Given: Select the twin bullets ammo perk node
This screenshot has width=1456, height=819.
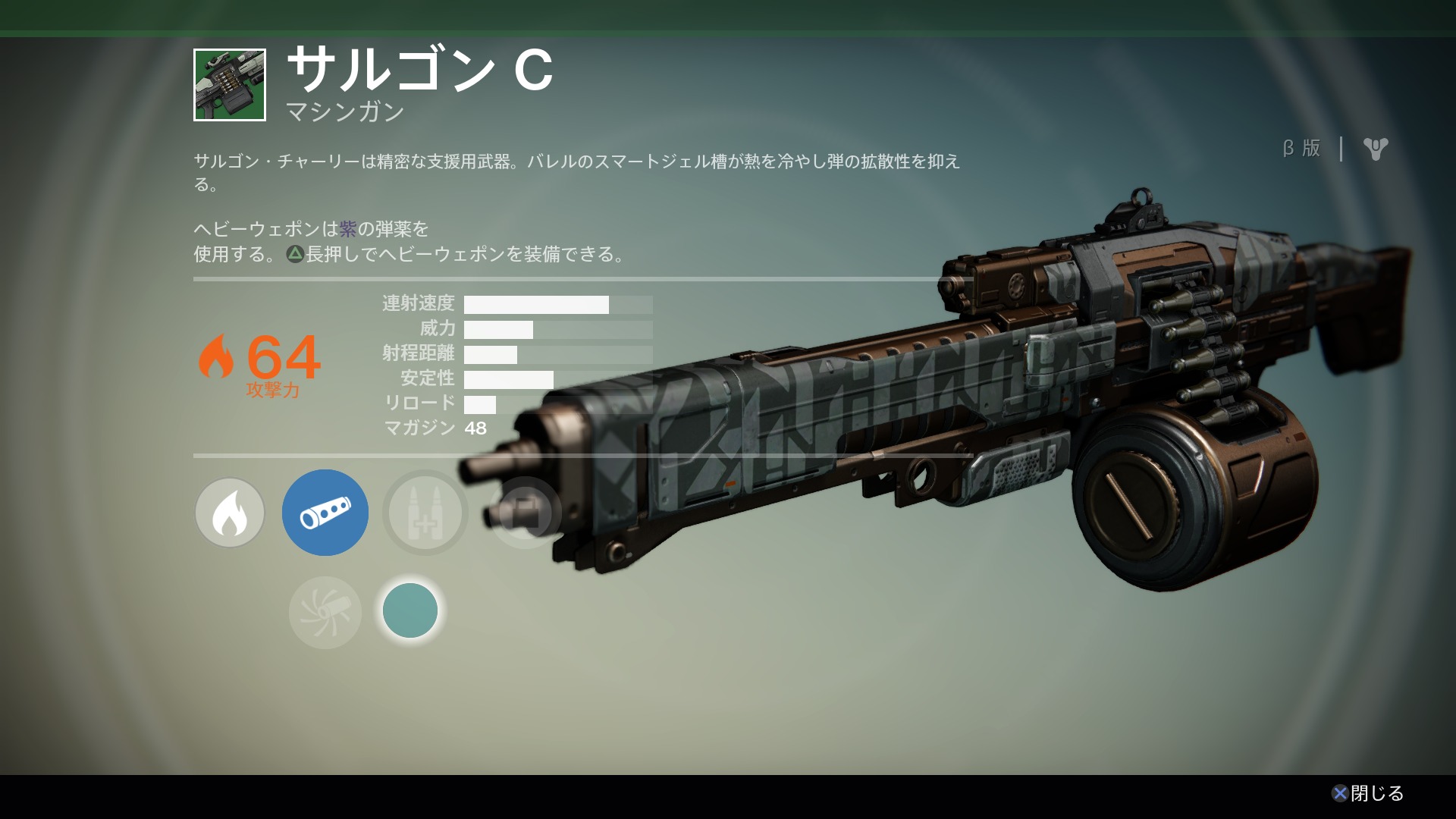Looking at the screenshot, I should coord(425,513).
